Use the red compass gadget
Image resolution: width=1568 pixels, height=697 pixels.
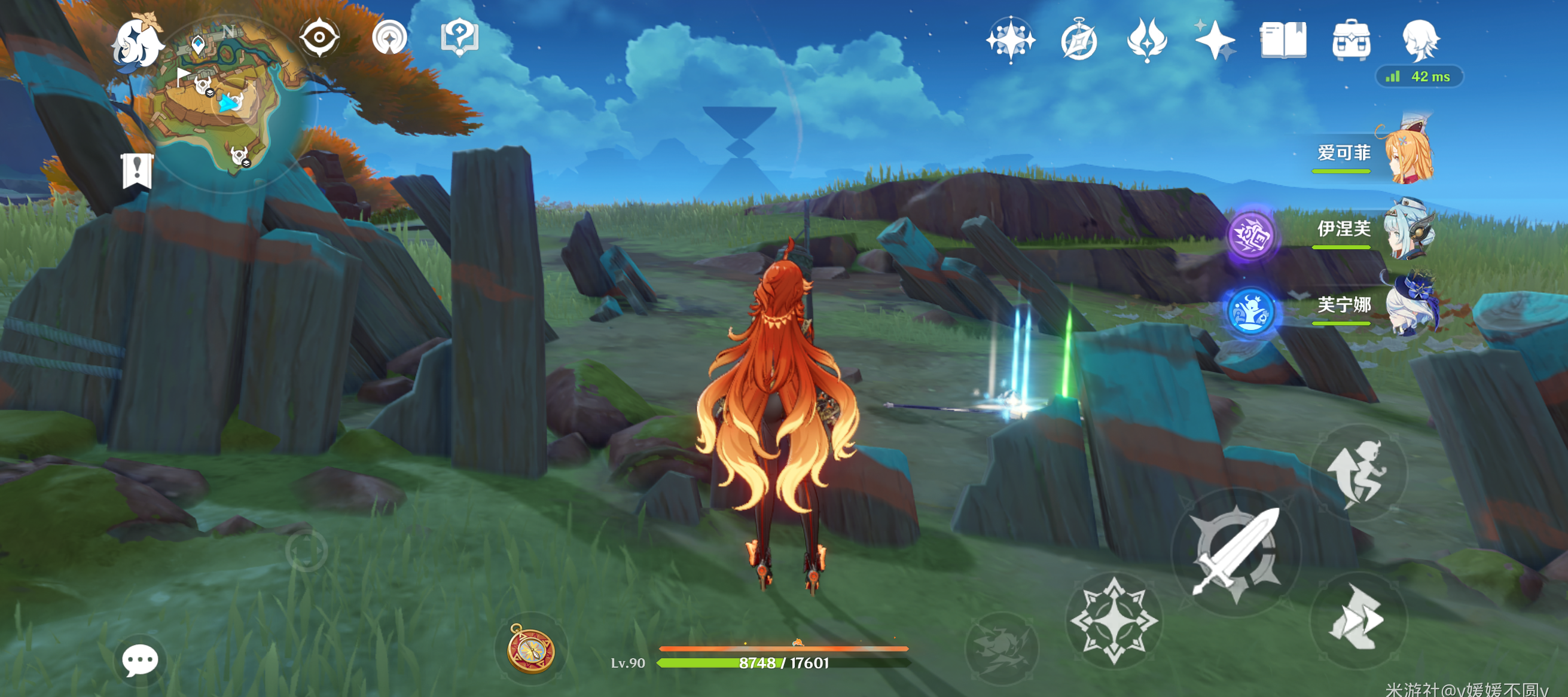pos(531,650)
